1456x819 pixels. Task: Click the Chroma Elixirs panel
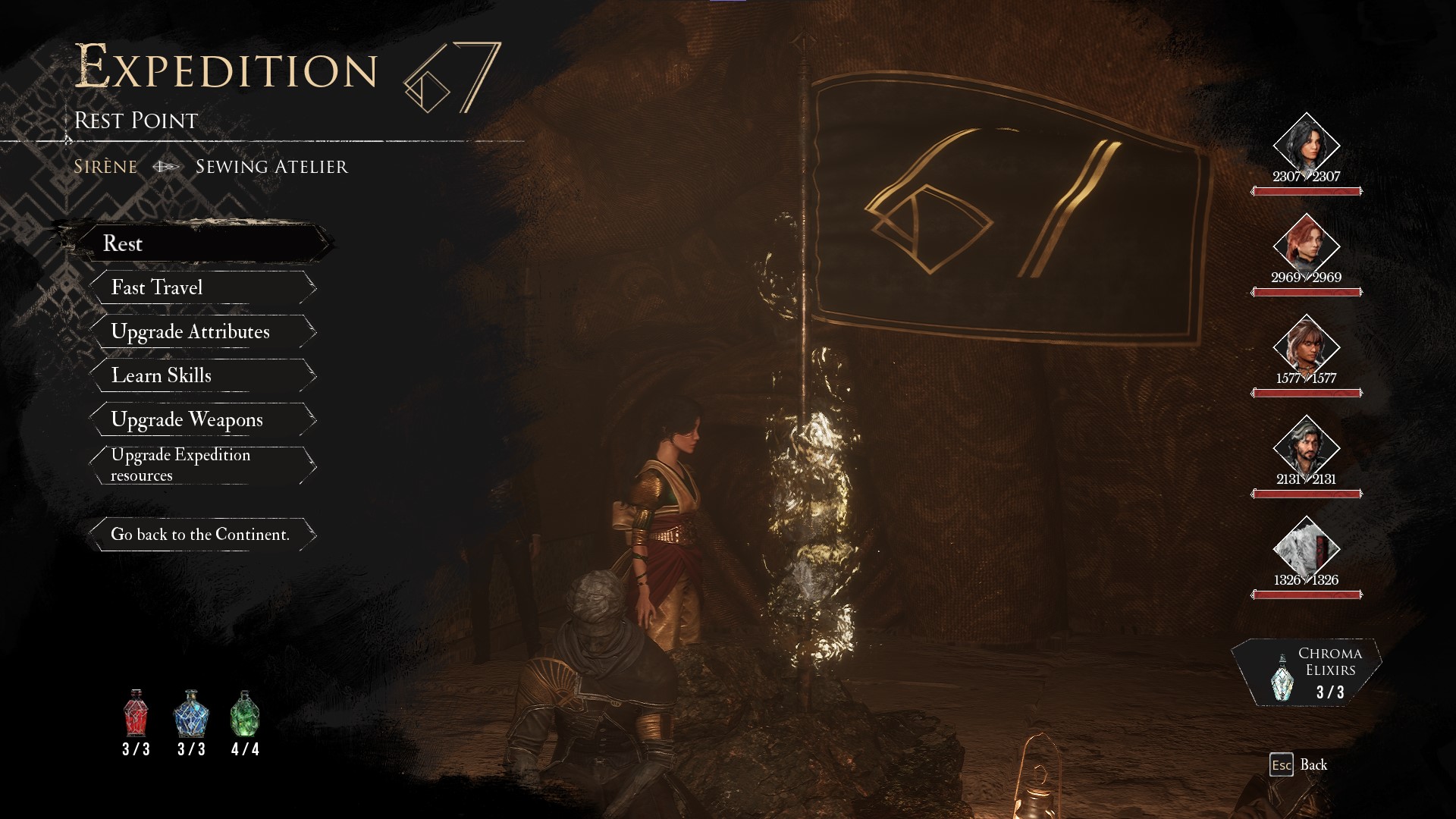click(x=1307, y=673)
